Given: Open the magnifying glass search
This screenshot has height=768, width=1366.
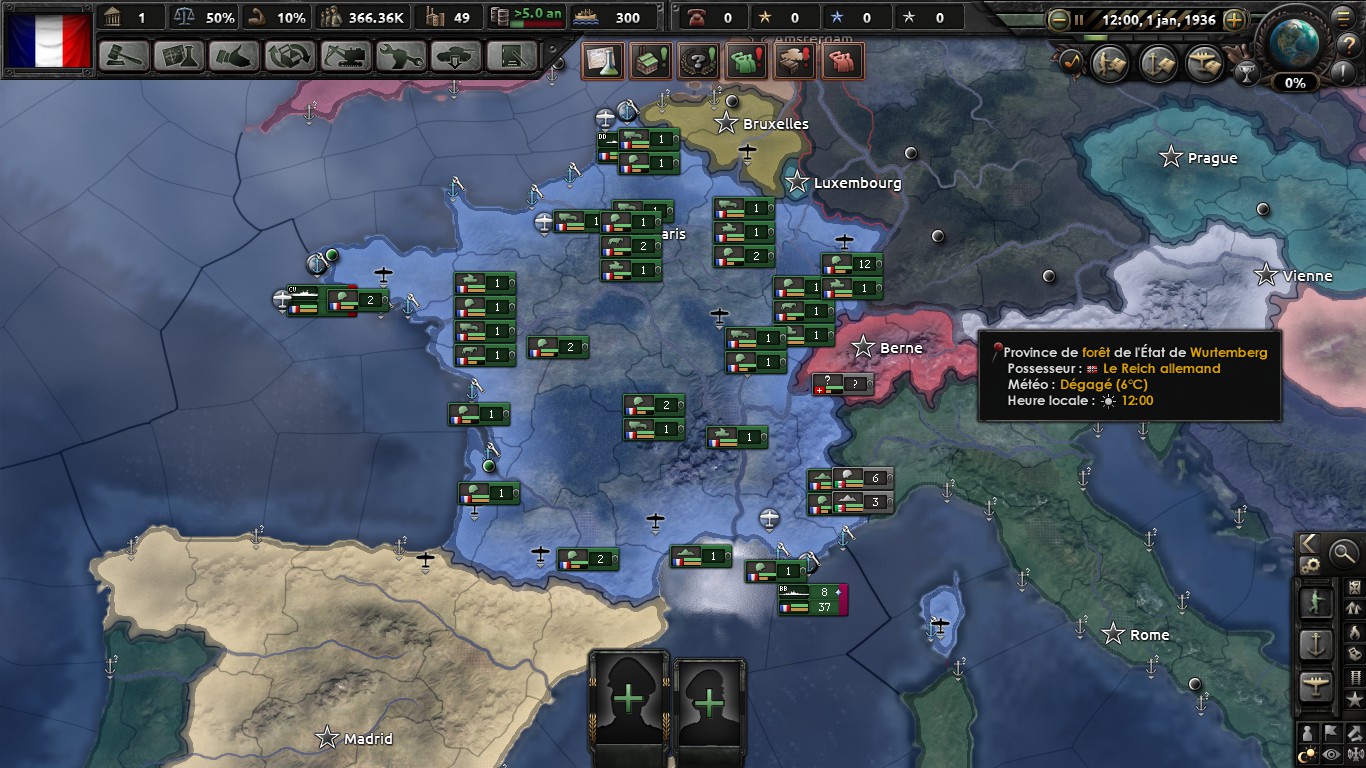Looking at the screenshot, I should click(x=1343, y=551).
